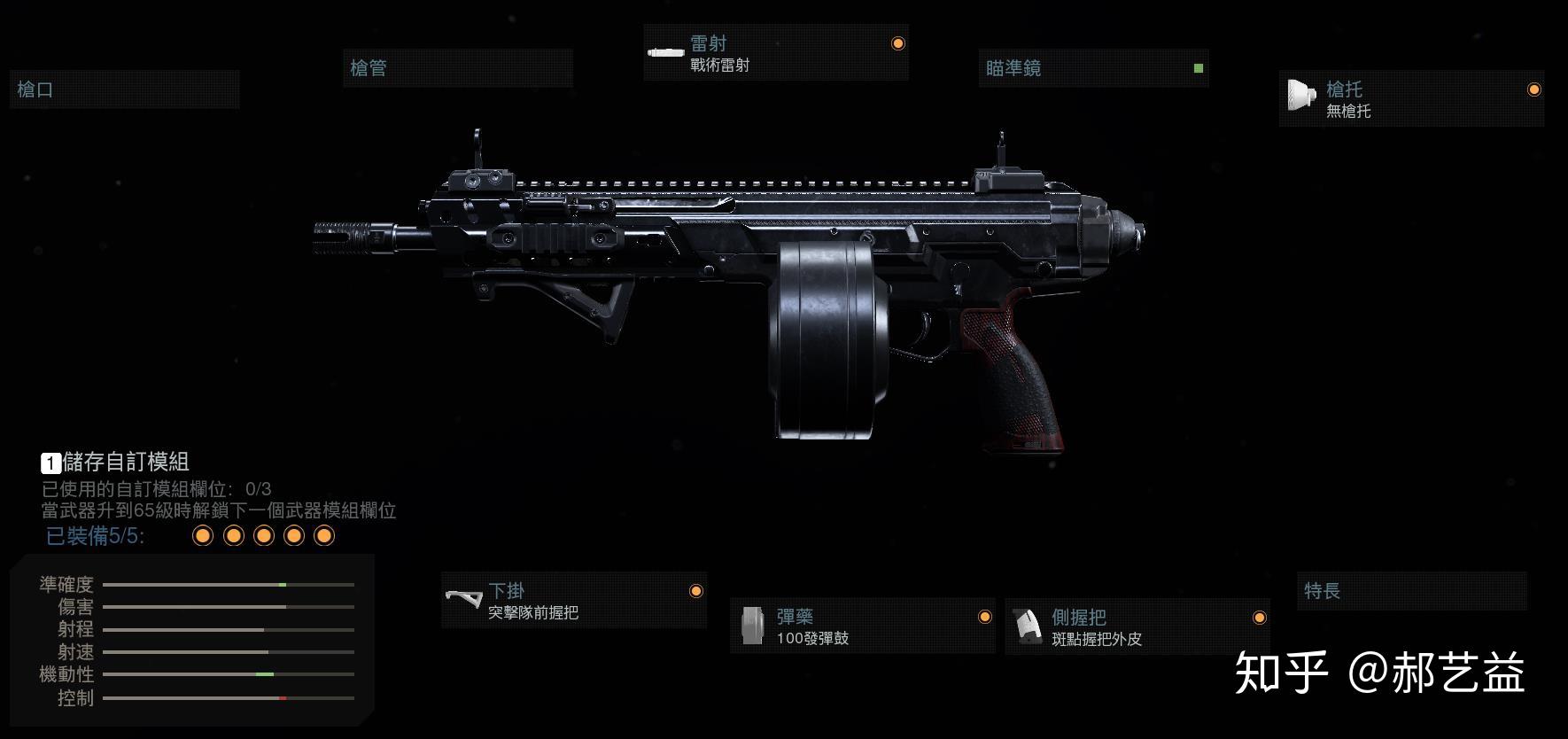Open the 槍口 attachment slot

tap(124, 89)
